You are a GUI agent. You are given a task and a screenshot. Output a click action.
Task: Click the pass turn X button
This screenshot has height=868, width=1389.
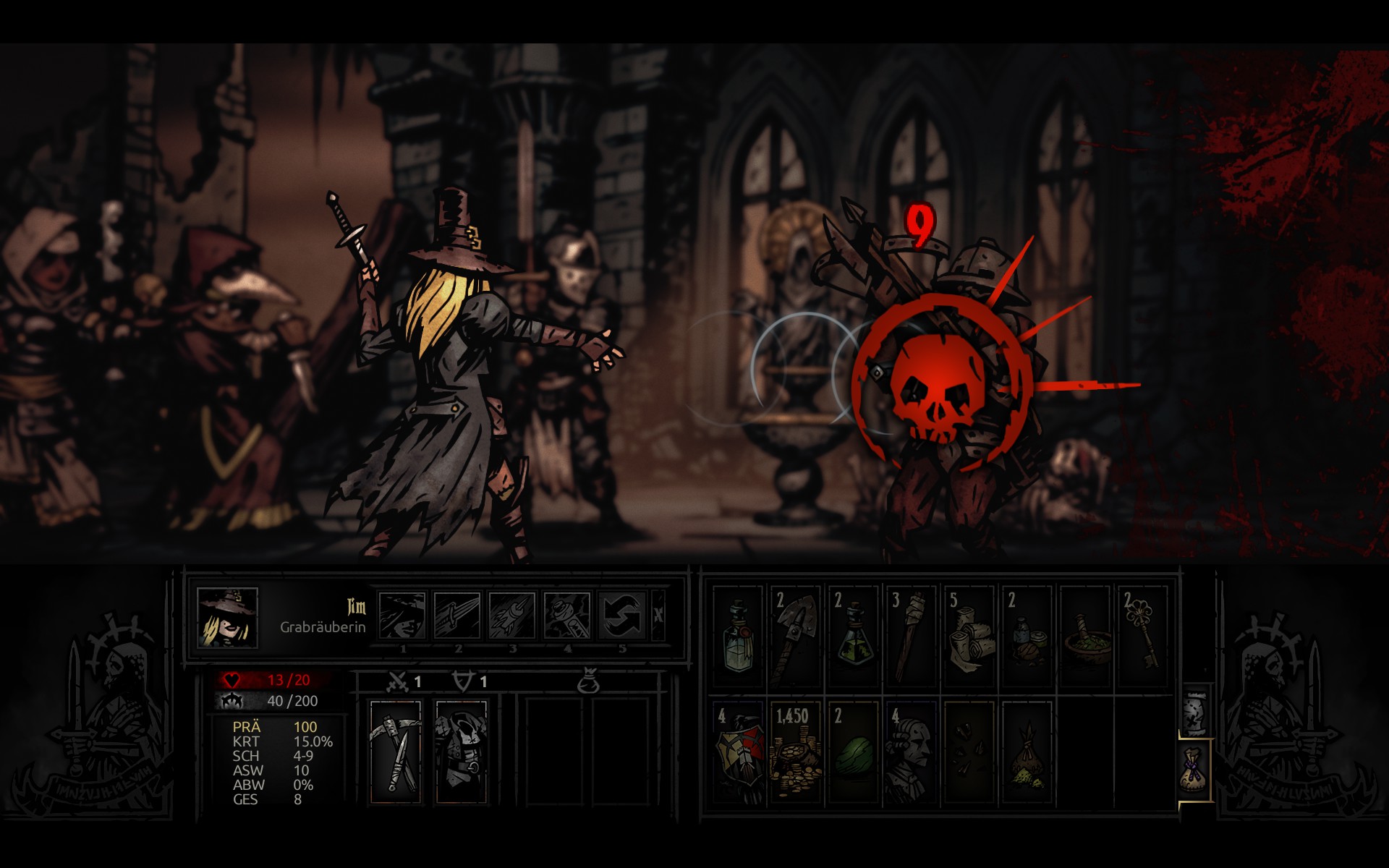coord(658,615)
